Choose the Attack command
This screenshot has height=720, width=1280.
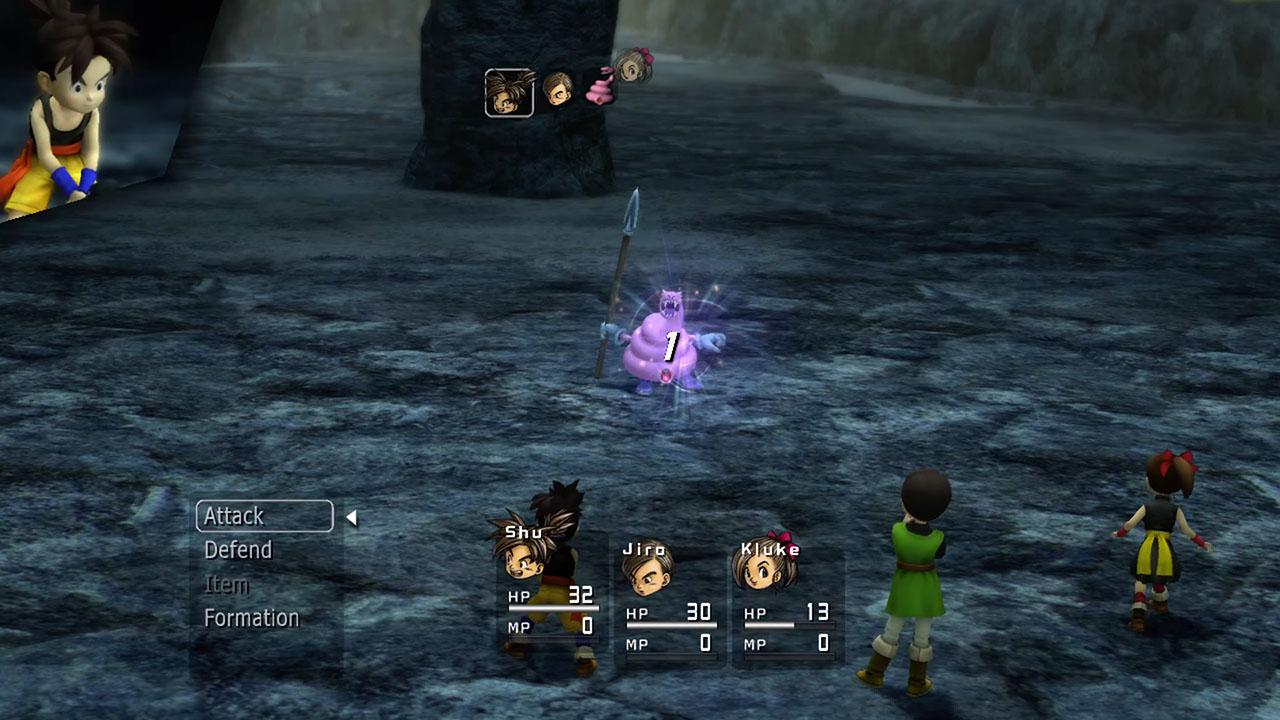click(x=235, y=516)
